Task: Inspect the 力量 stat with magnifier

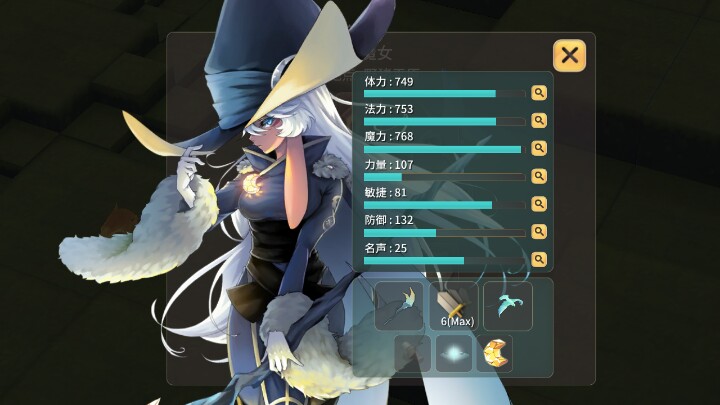Action: (x=539, y=176)
